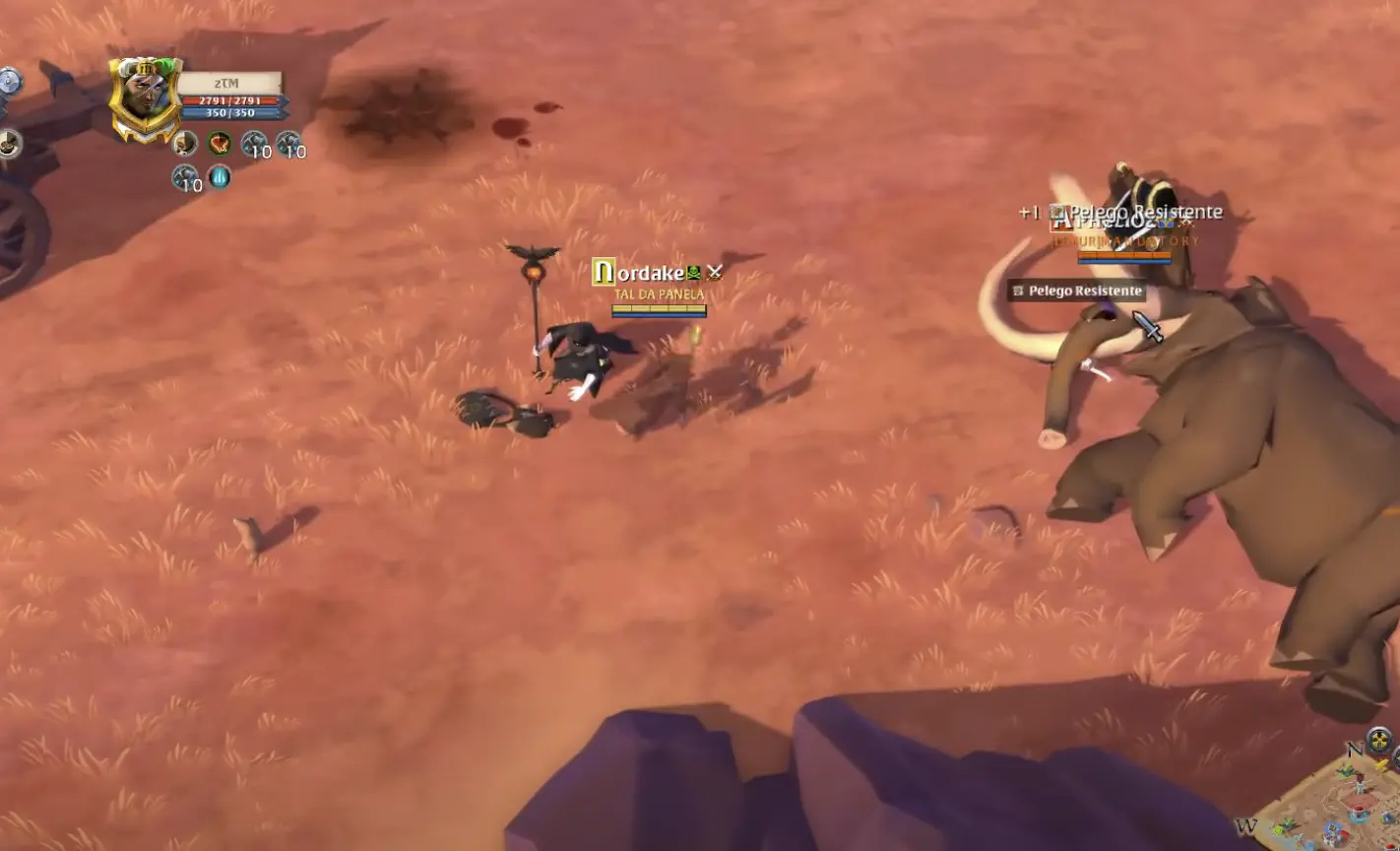Click the circular cooldown icon below the shield
This screenshot has height=851, width=1400.
(10, 145)
